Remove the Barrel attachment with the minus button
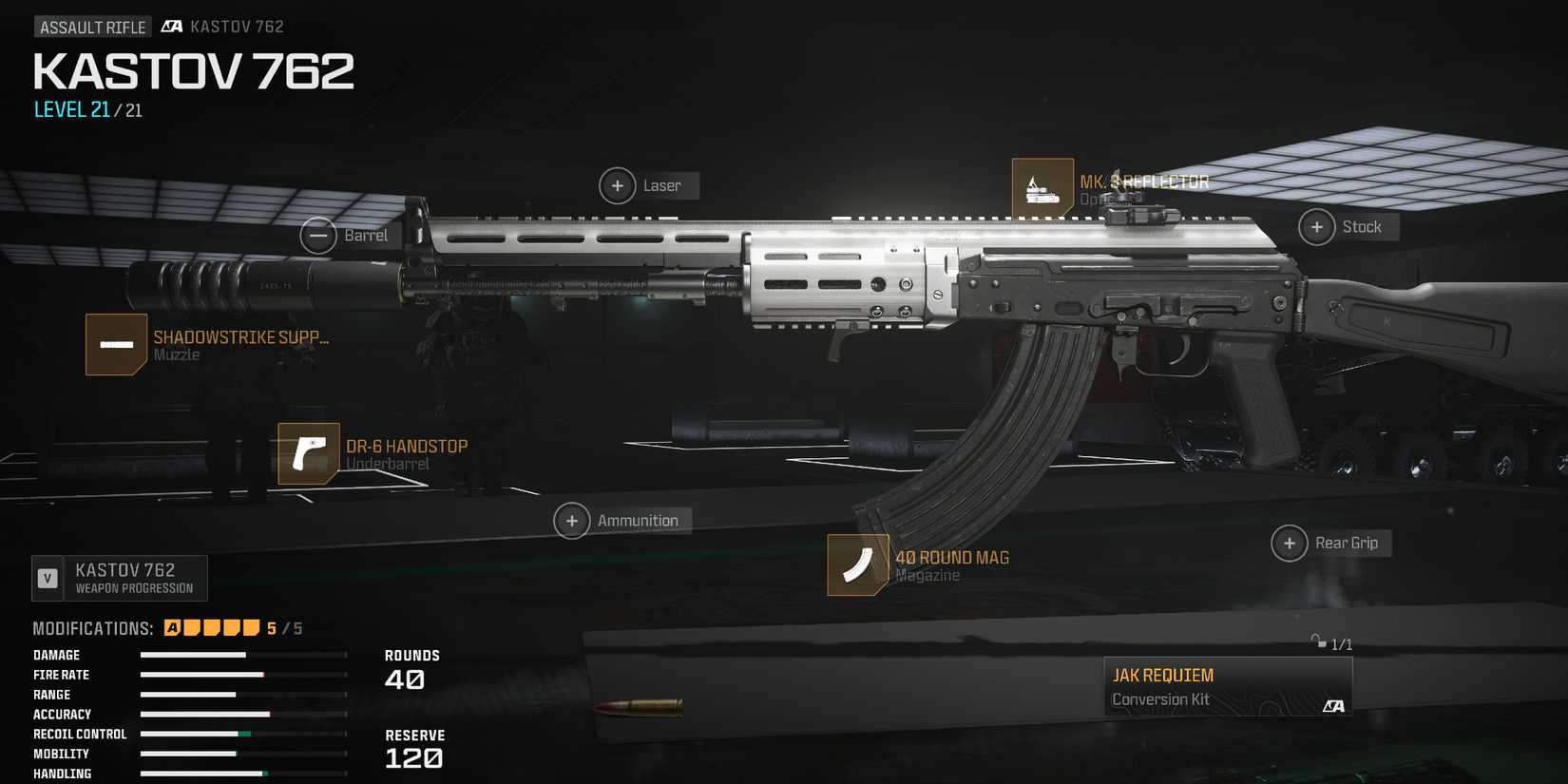 click(x=319, y=234)
